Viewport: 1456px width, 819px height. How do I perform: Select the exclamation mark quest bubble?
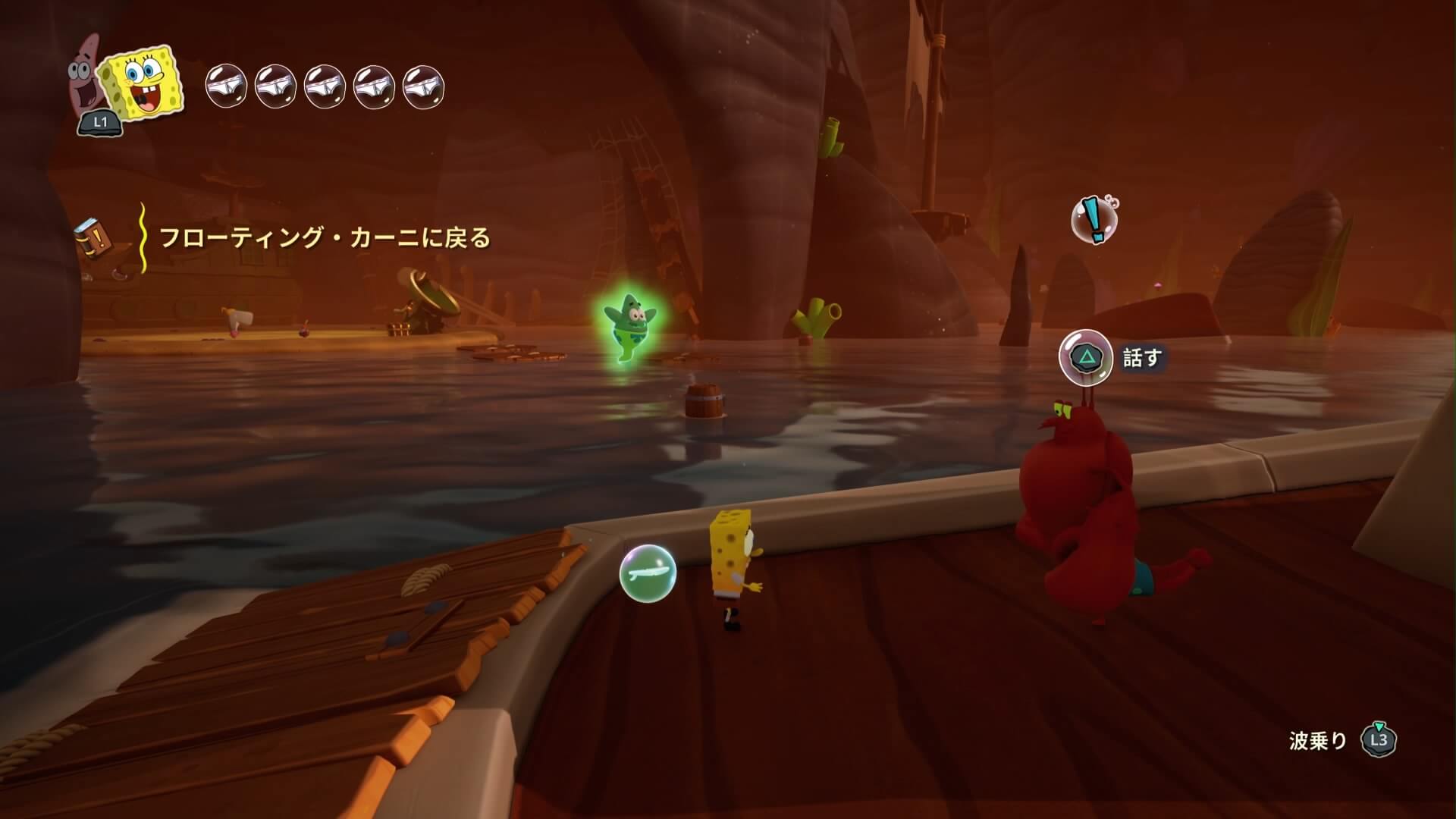1094,219
